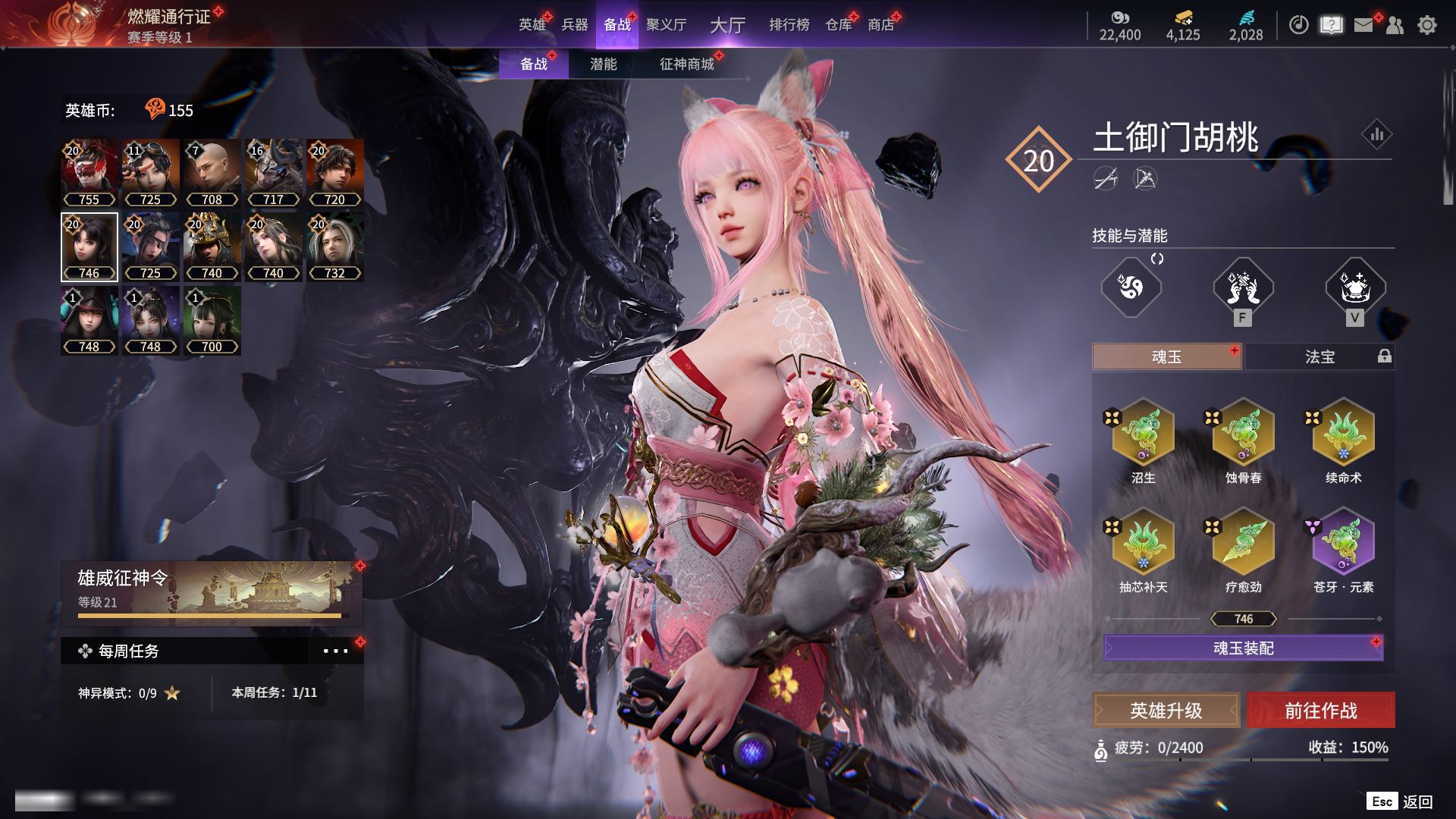Go to the 大厅 lobby
The image size is (1456, 819).
tap(727, 25)
